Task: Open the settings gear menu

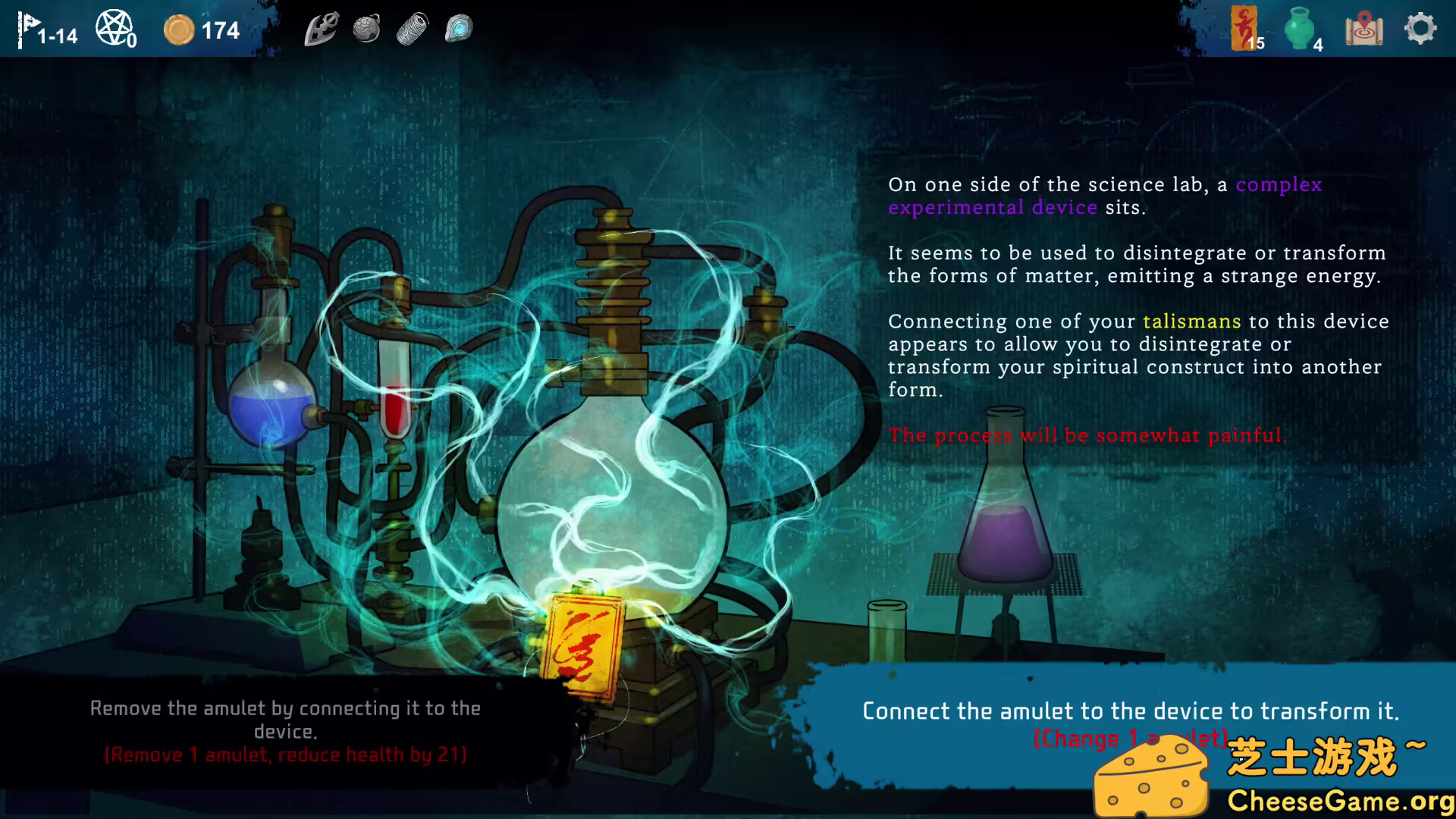Action: click(x=1419, y=28)
